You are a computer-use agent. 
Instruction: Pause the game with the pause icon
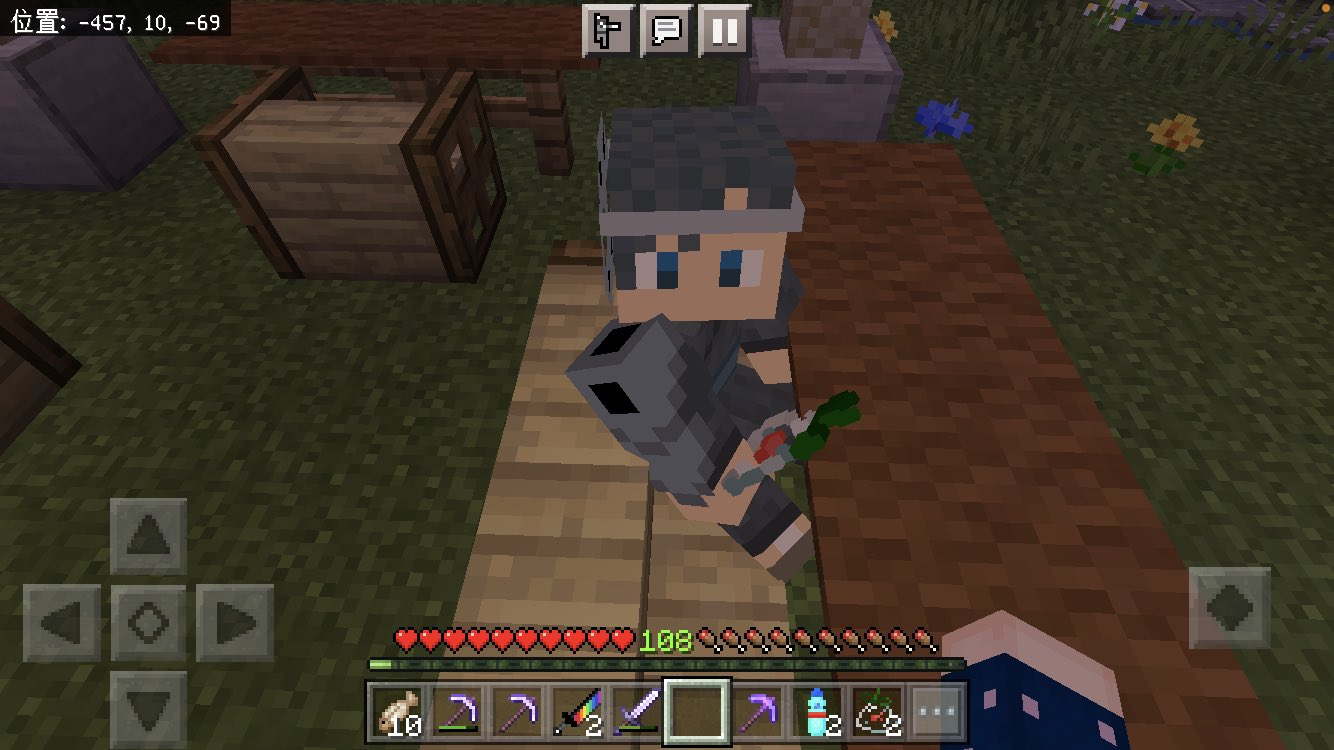click(723, 29)
